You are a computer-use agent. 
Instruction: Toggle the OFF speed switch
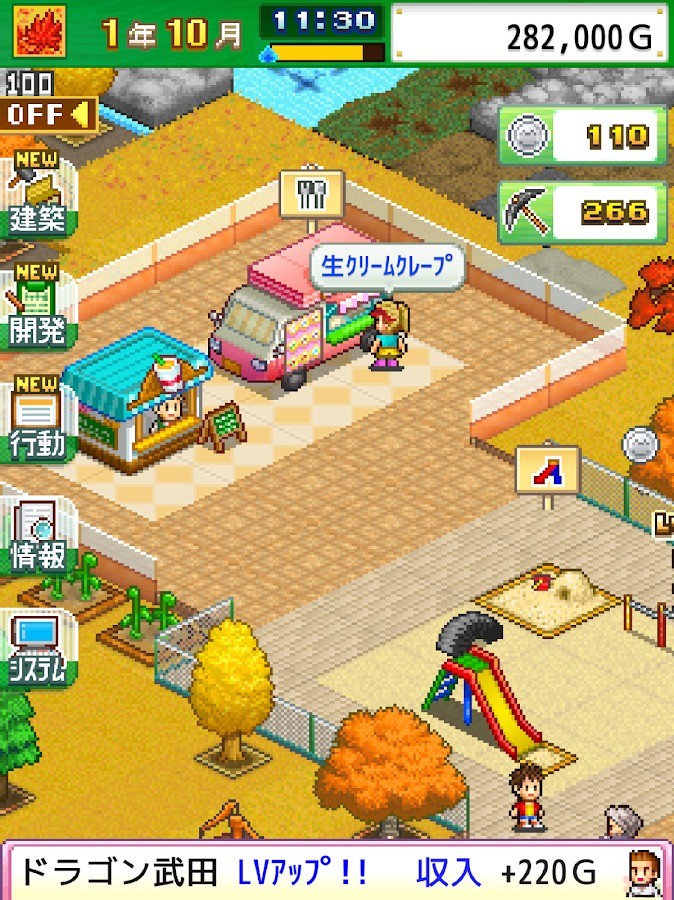click(48, 114)
